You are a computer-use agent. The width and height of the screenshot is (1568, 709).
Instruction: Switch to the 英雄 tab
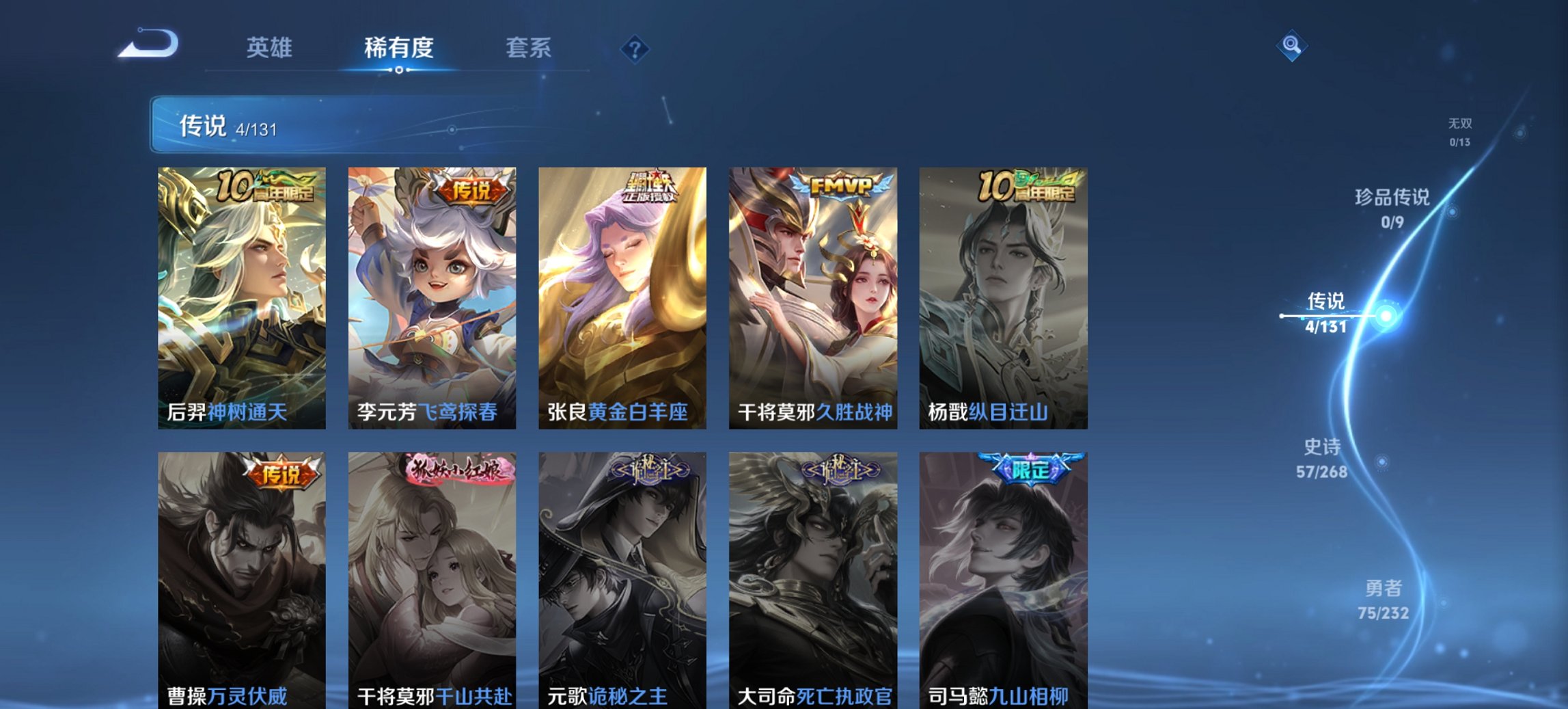coord(271,49)
